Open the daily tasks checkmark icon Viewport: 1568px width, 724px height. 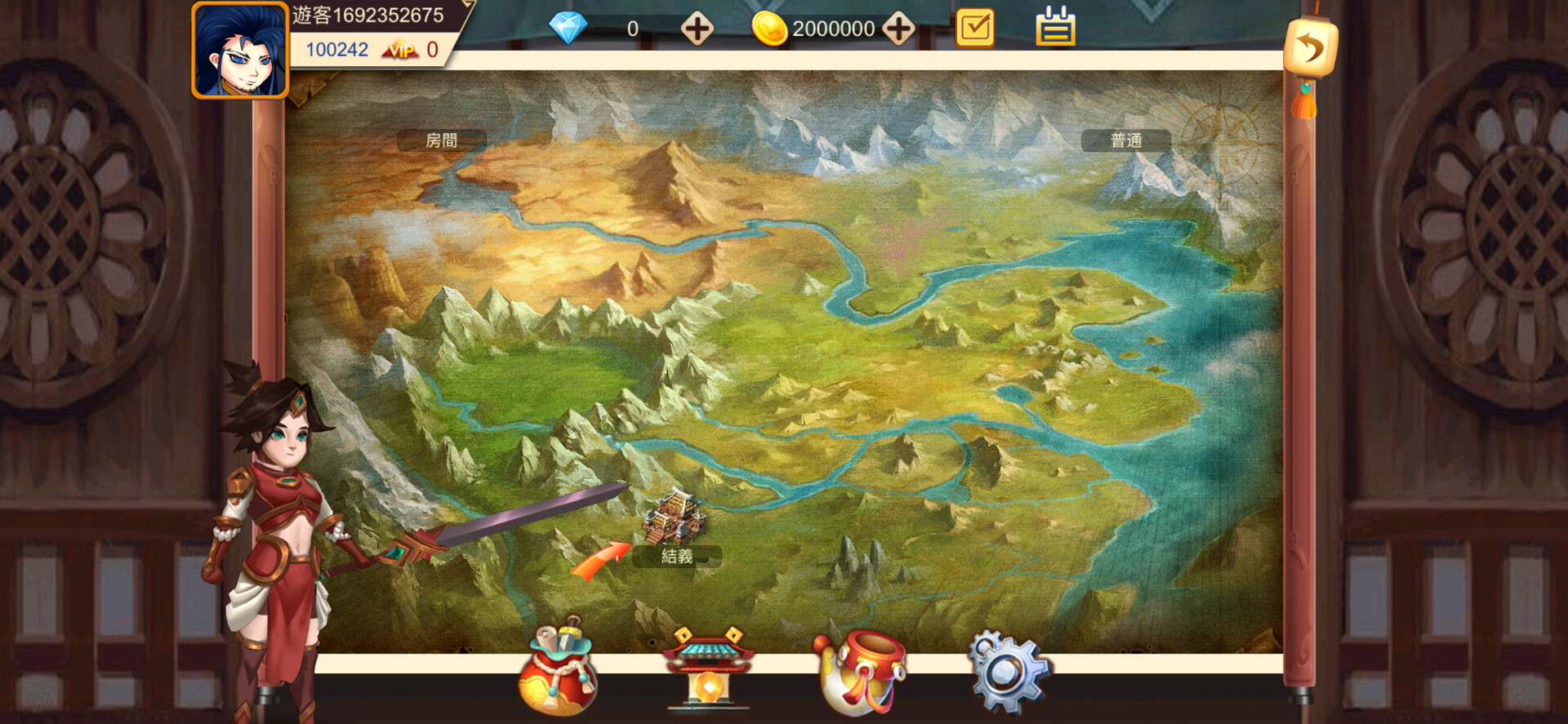pos(977,27)
